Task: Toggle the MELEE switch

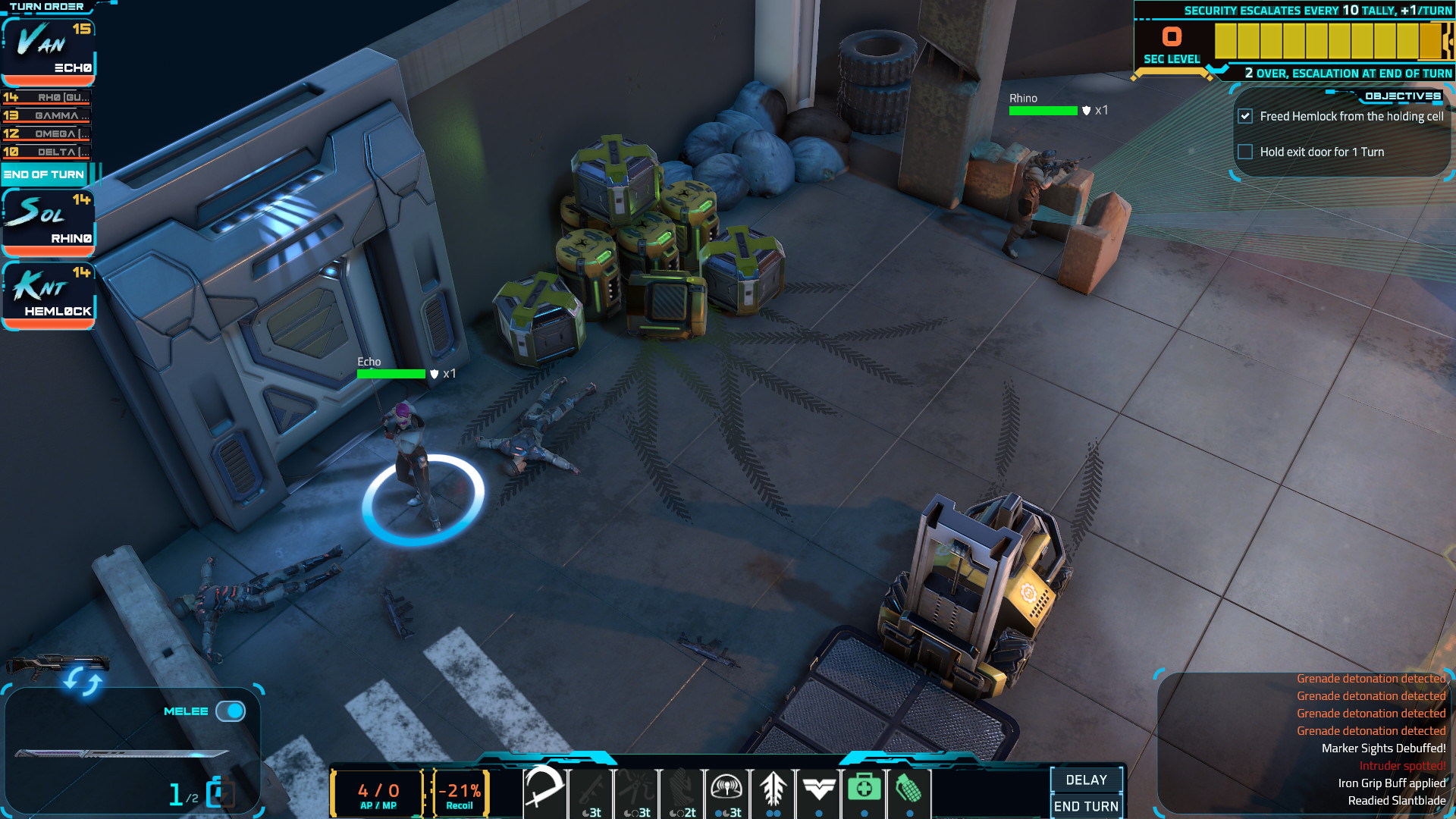Action: tap(232, 711)
